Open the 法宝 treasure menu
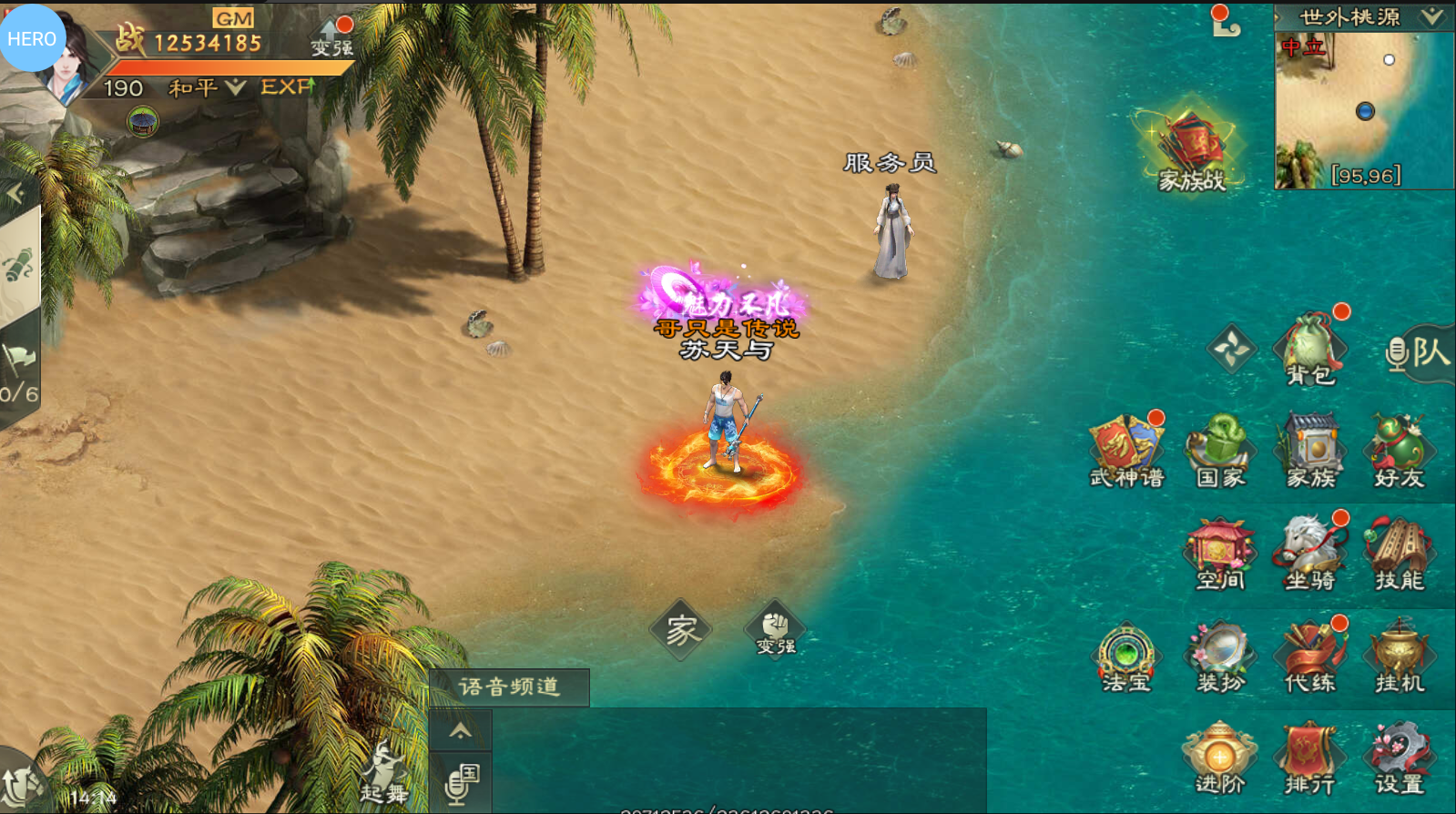1456x814 pixels. pos(1127,657)
